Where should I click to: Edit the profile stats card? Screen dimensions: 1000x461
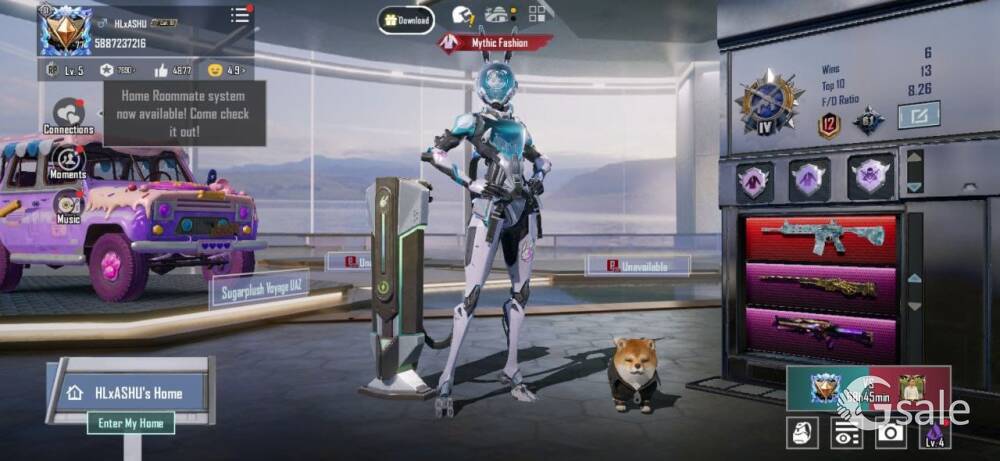tap(918, 116)
